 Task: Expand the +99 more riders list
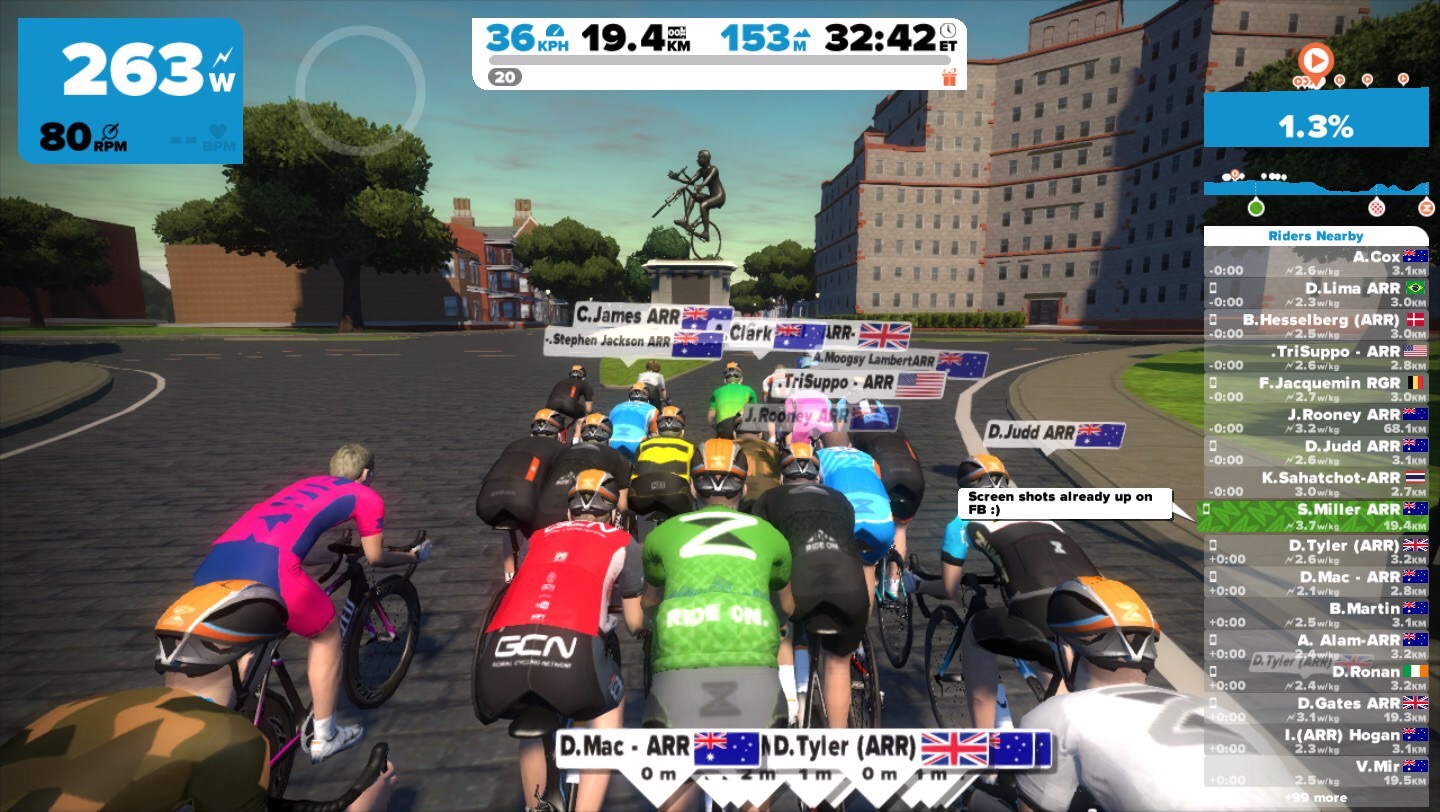pos(1315,797)
